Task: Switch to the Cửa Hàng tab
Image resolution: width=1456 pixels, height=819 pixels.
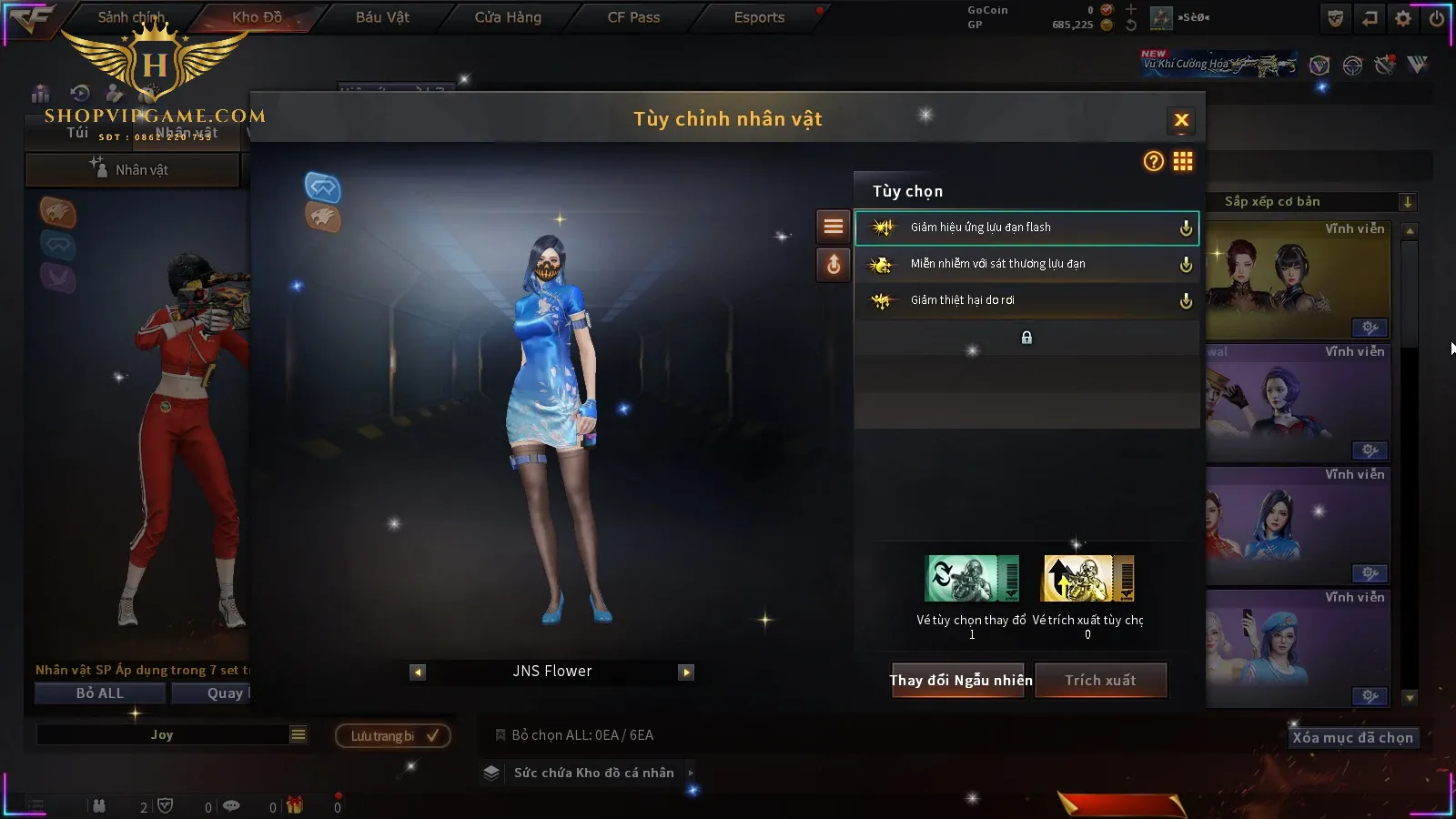Action: click(508, 17)
